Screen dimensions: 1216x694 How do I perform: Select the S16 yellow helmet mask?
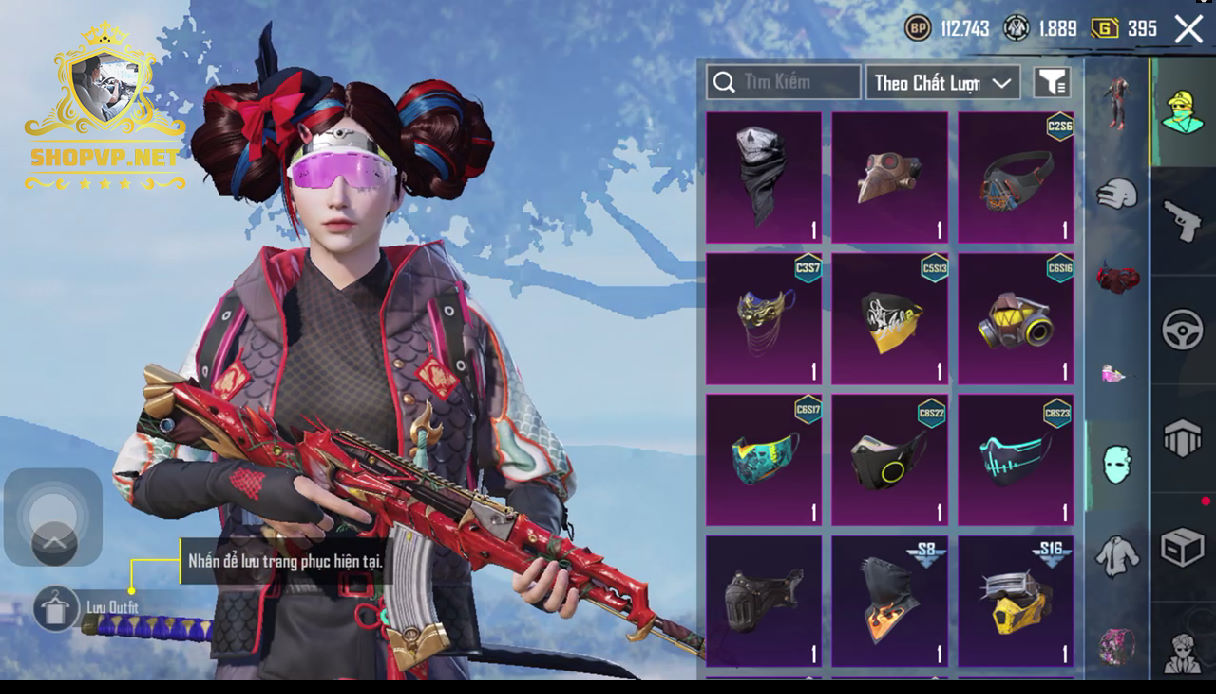pyautogui.click(x=1015, y=600)
